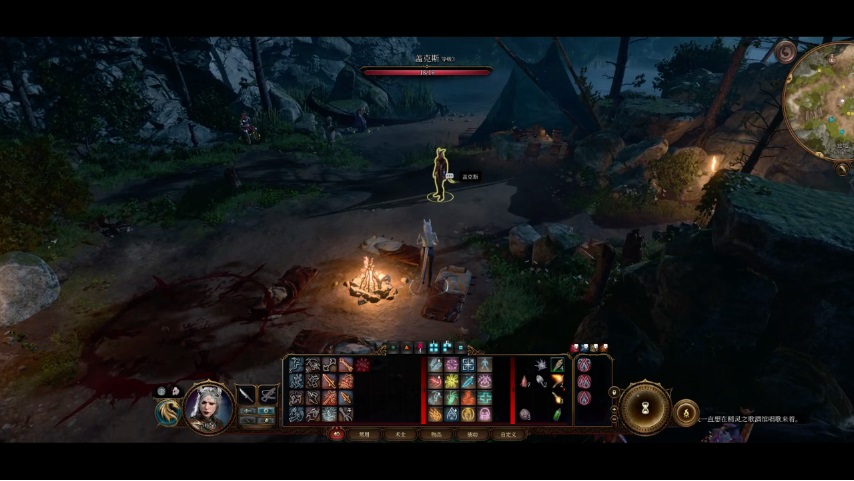This screenshot has width=854, height=481.
Task: Open the swirl icon left of minimap
Action: point(786,50)
